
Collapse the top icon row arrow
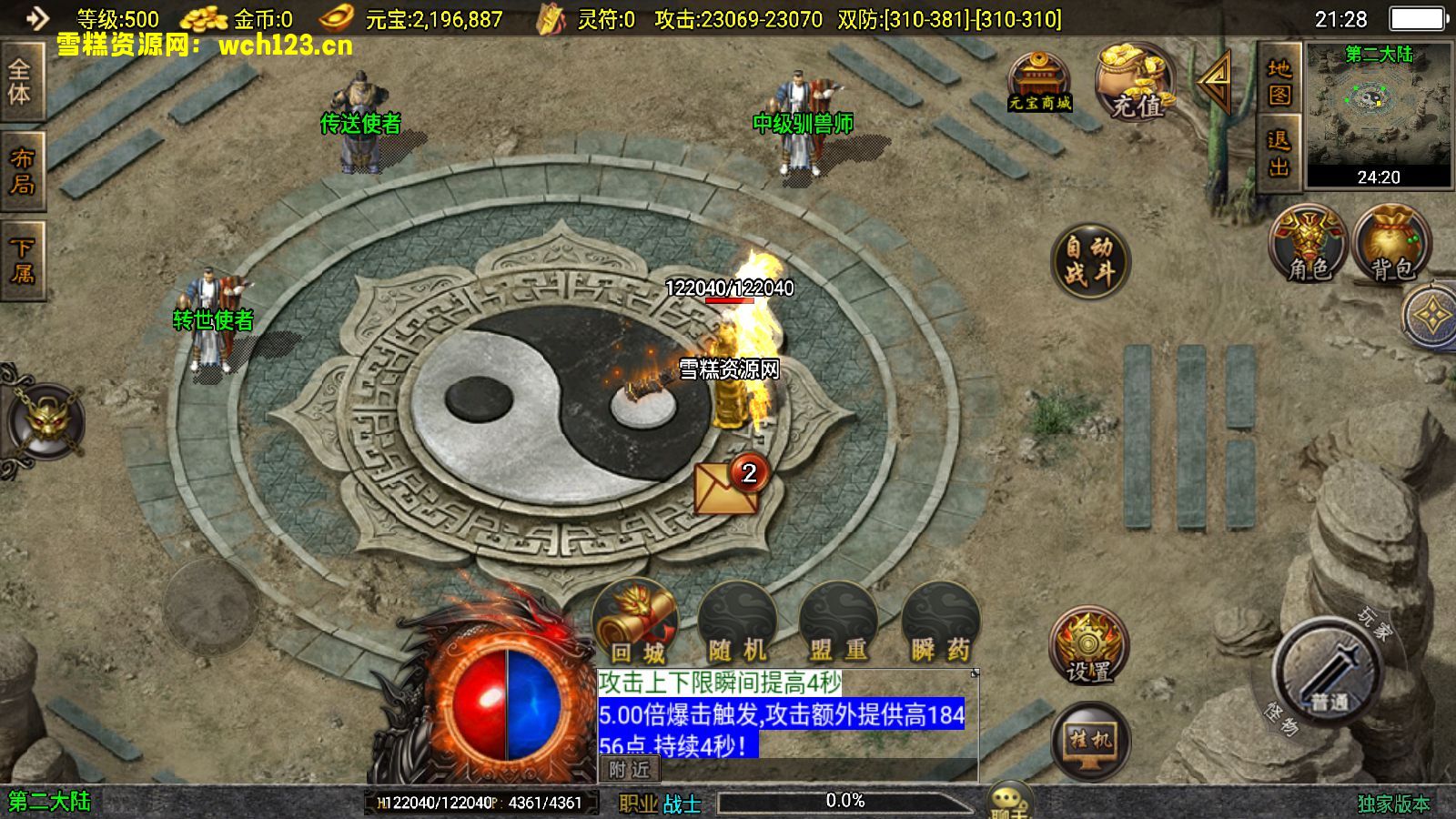pyautogui.click(x=1217, y=81)
